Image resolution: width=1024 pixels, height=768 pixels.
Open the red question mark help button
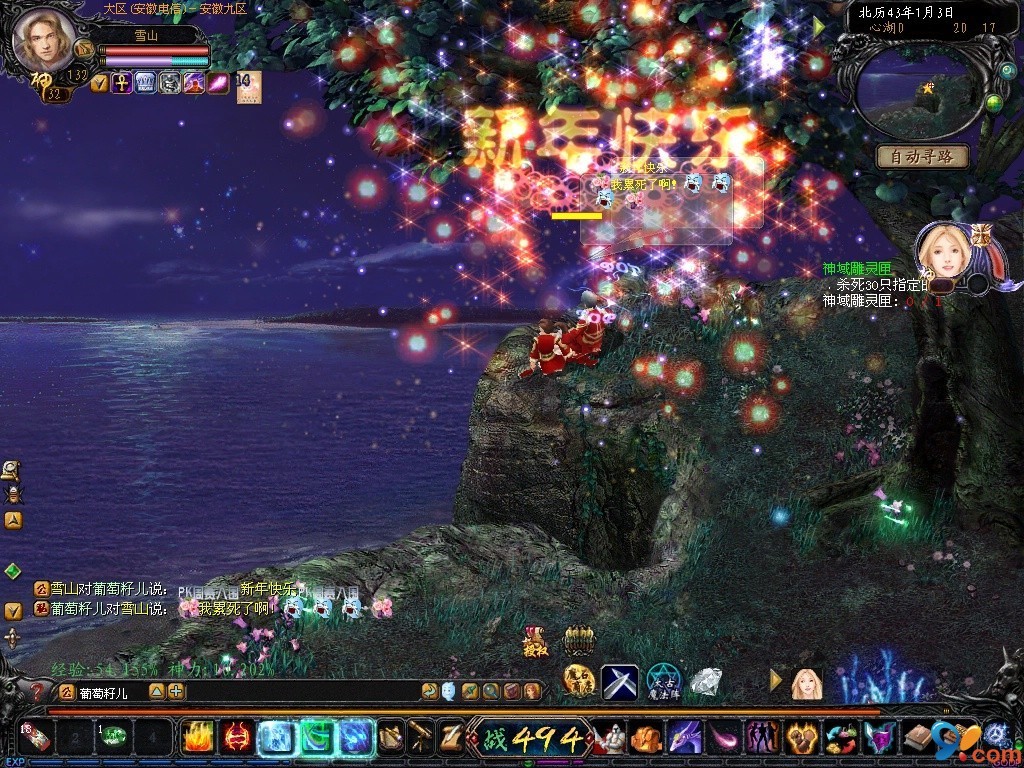(39, 691)
